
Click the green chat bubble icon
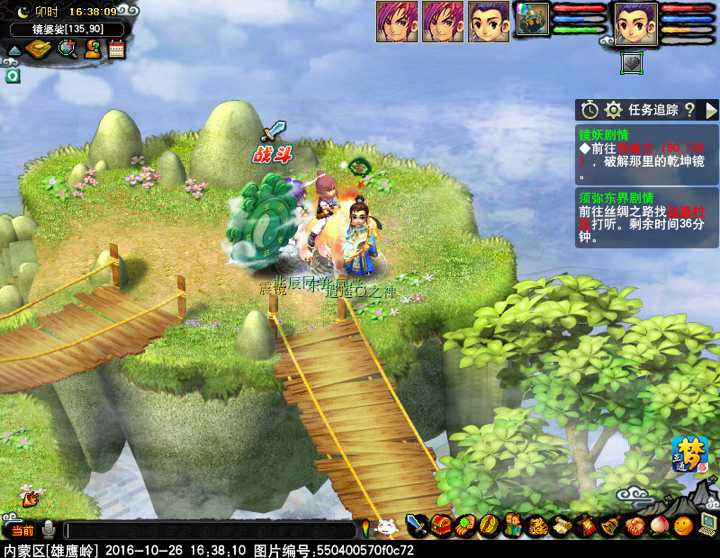point(13,75)
